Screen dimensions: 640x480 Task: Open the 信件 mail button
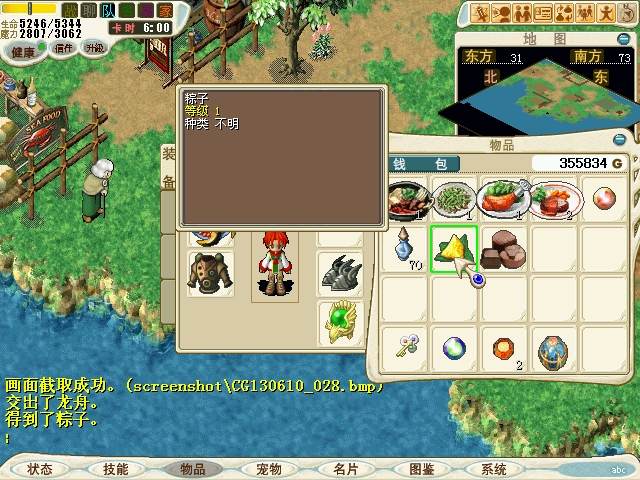(x=64, y=48)
